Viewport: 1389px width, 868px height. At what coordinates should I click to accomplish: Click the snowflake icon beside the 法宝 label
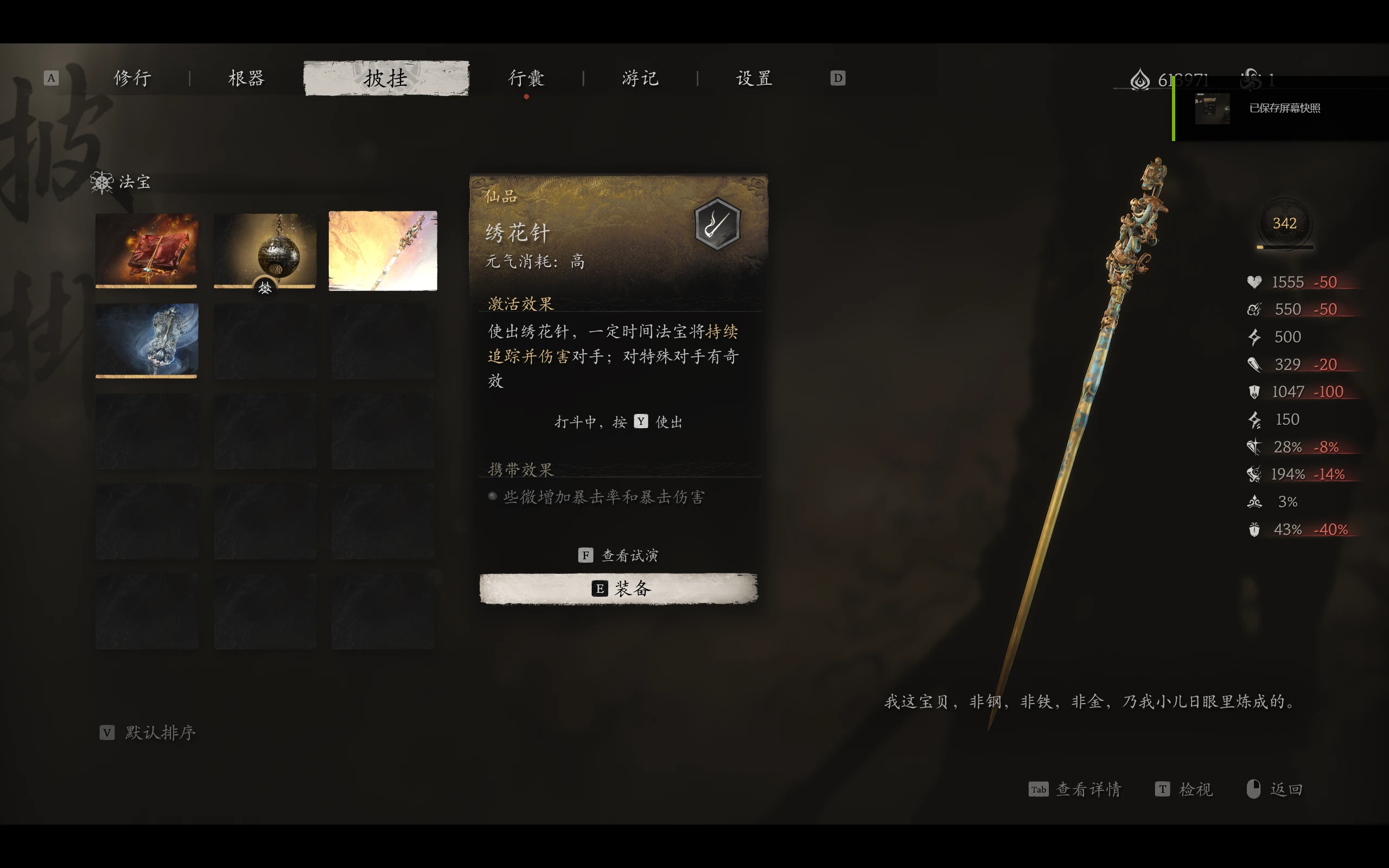tap(101, 183)
